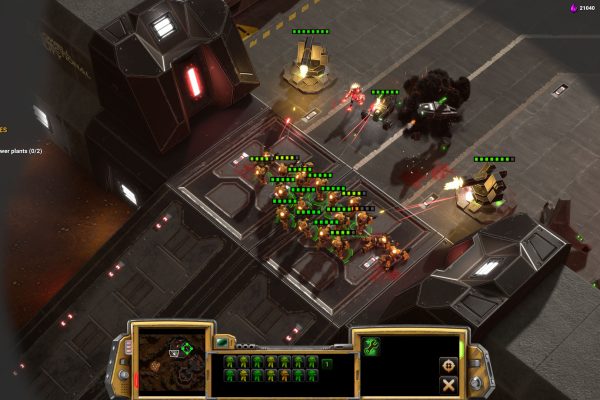This screenshot has height=400, width=600.
Task: Click the crosshair target button
Action: pyautogui.click(x=448, y=365)
